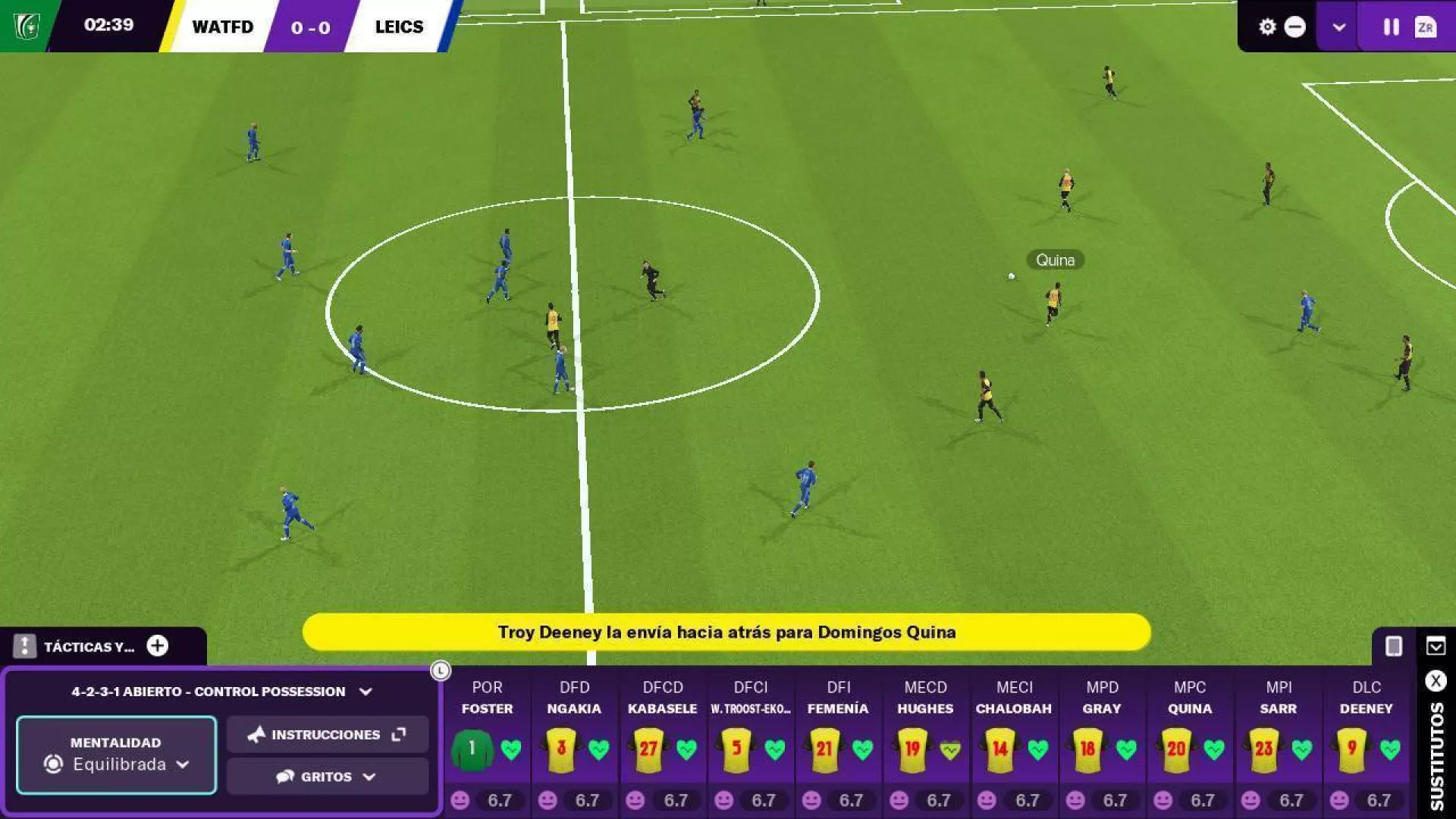1456x819 pixels.
Task: Select Gray's number 18 shirt
Action: click(1088, 749)
